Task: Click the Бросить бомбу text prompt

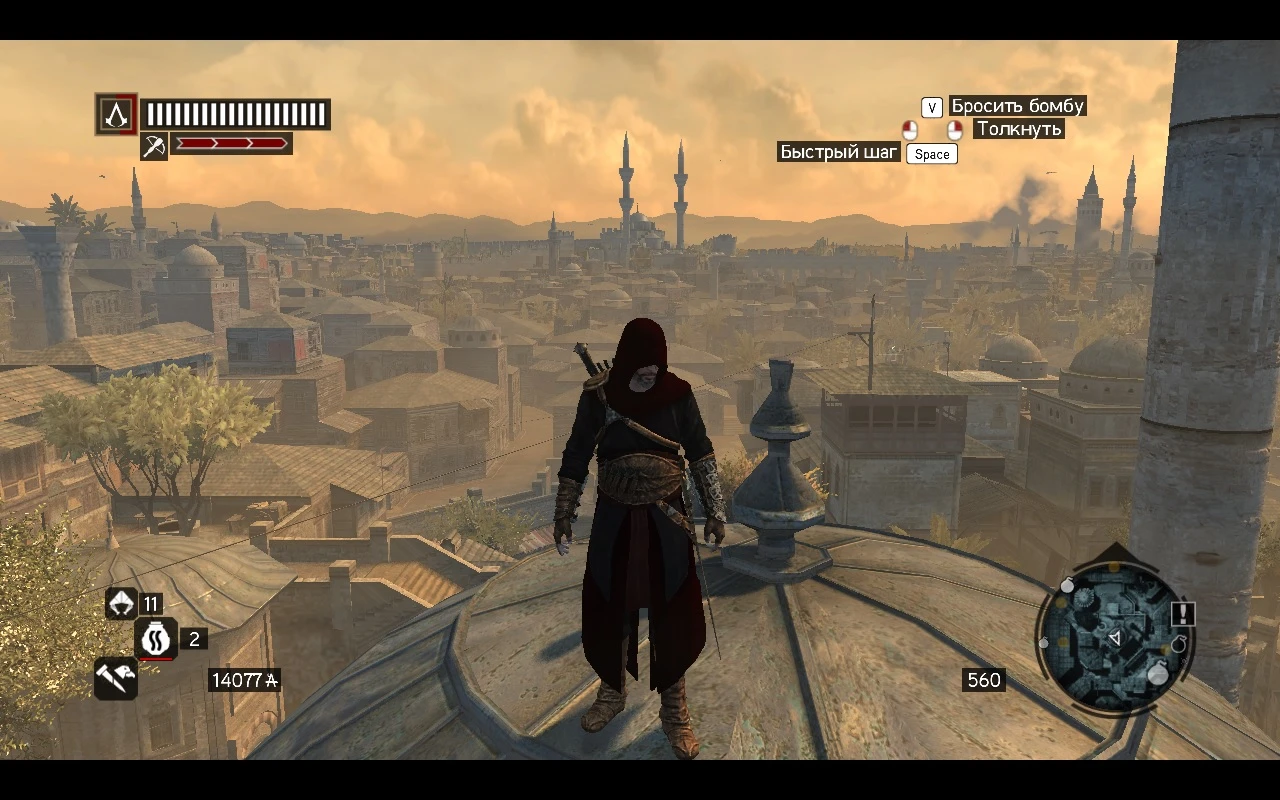Action: coord(1017,106)
